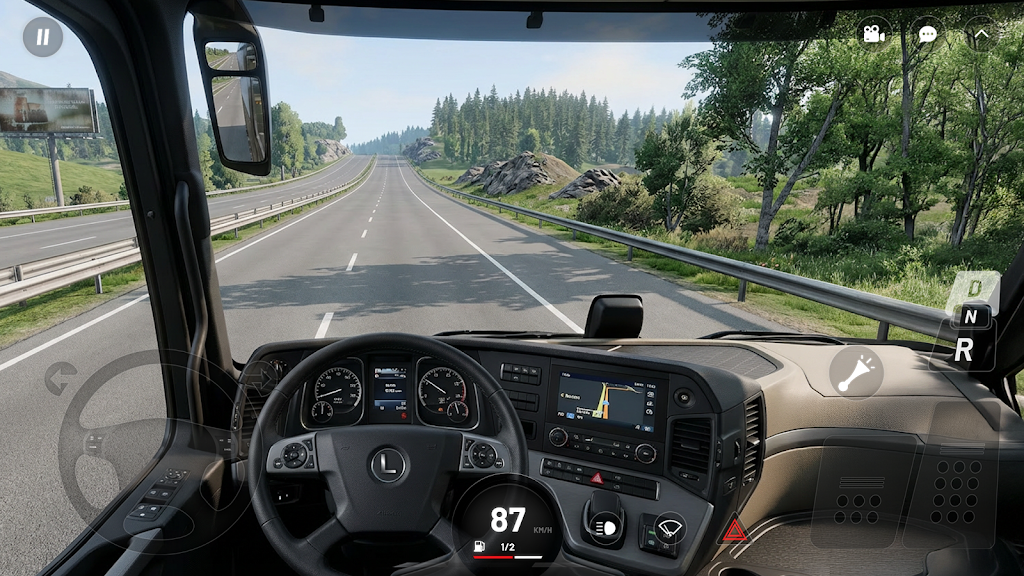
Task: Sound the horn button
Action: [x=856, y=373]
